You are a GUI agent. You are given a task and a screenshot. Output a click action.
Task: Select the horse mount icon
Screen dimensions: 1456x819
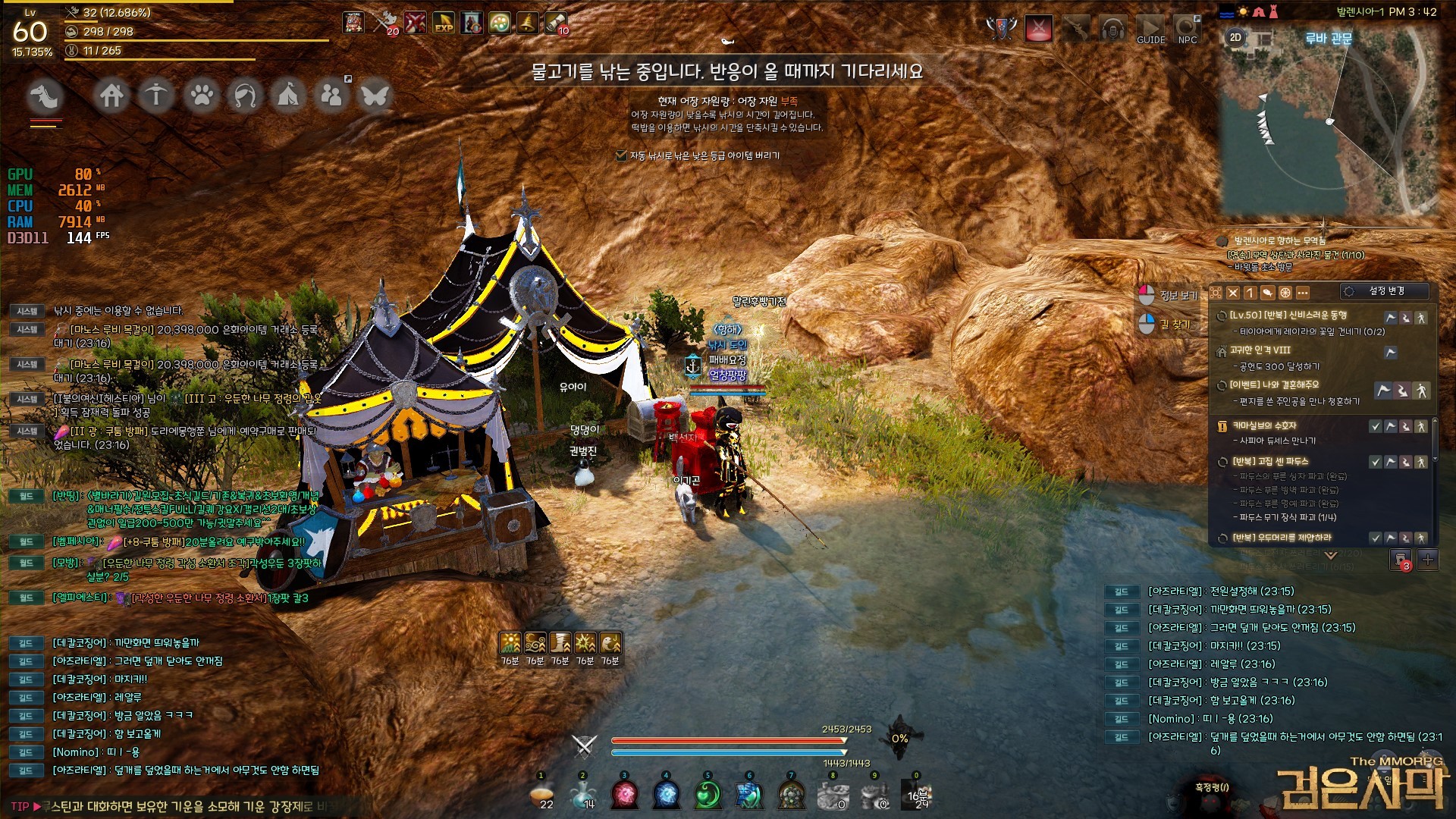(x=45, y=96)
